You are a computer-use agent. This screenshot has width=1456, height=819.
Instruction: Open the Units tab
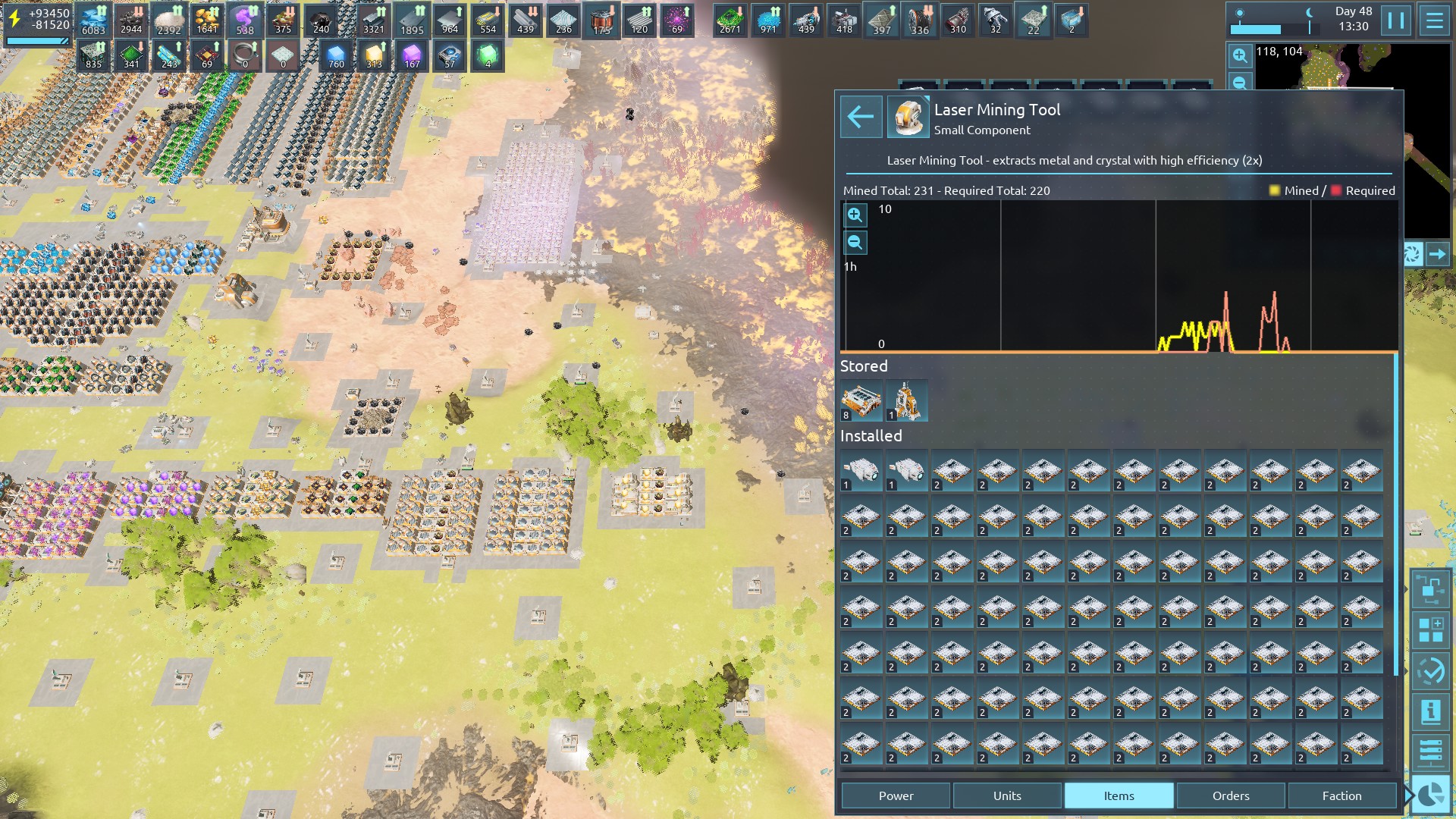(x=1007, y=795)
